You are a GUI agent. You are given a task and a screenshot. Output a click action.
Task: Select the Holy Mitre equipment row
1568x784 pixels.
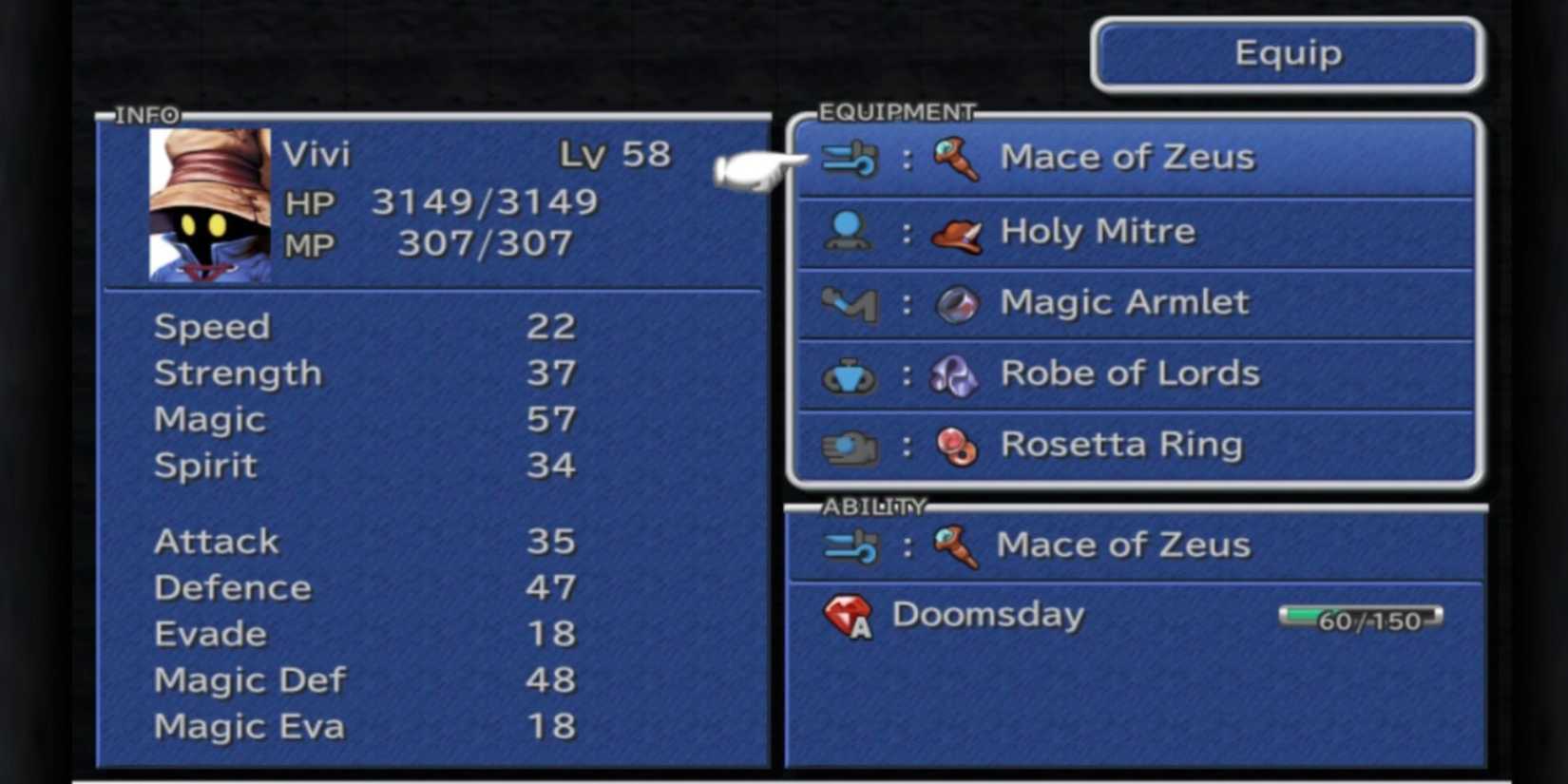pyautogui.click(x=1131, y=231)
